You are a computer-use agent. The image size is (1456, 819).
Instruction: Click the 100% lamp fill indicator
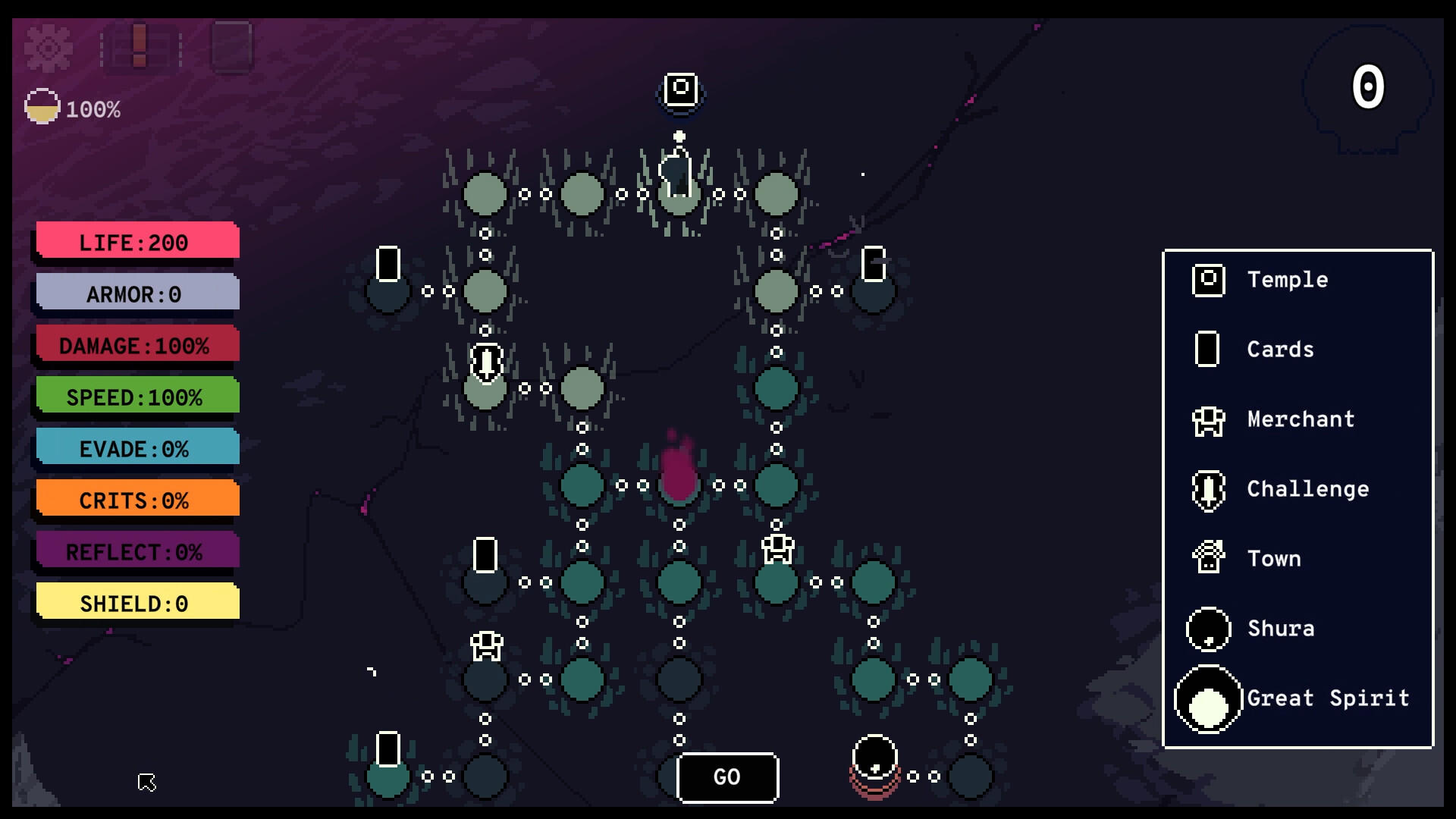click(42, 107)
